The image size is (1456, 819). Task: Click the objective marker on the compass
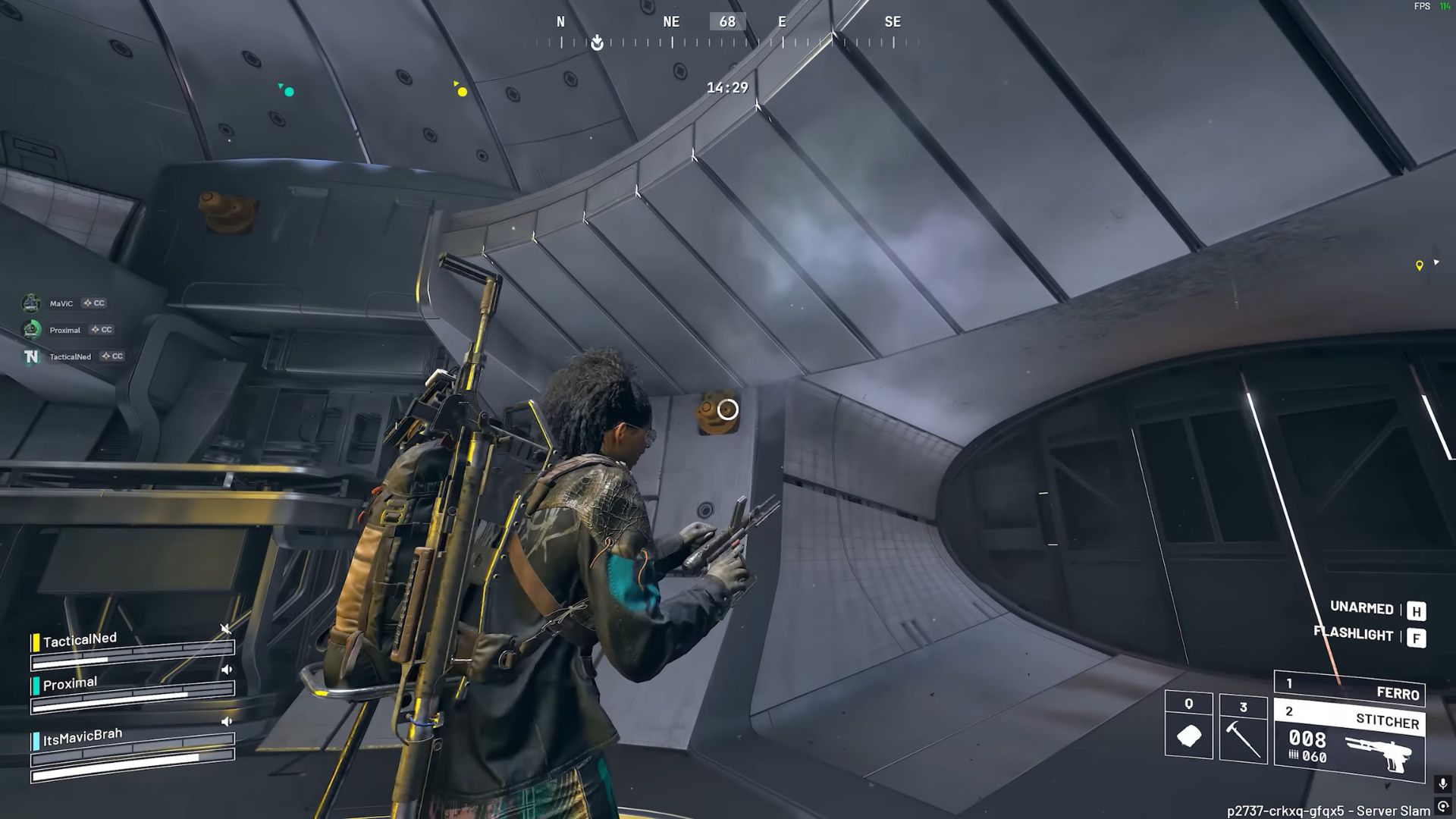point(598,42)
